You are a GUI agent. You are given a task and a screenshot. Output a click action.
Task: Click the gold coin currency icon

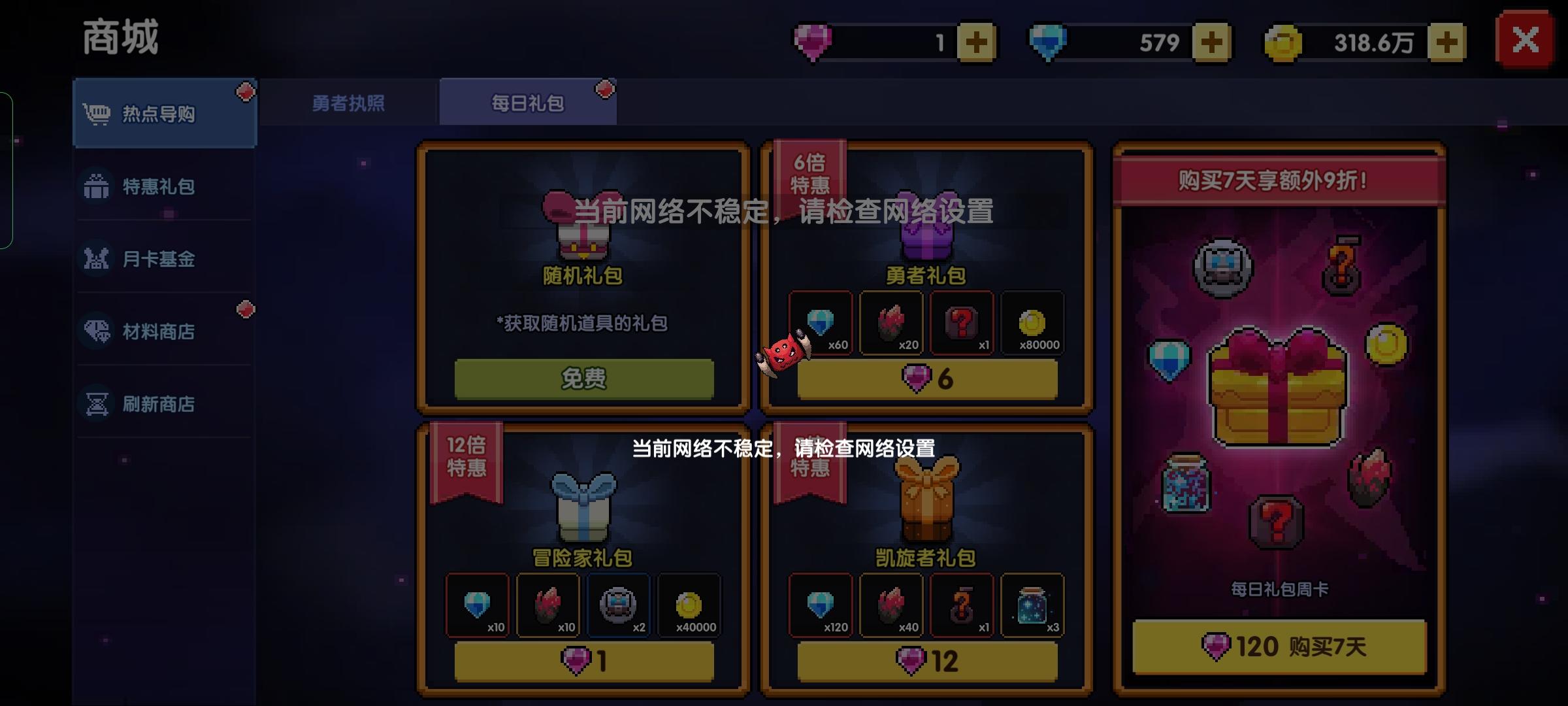(x=1282, y=41)
